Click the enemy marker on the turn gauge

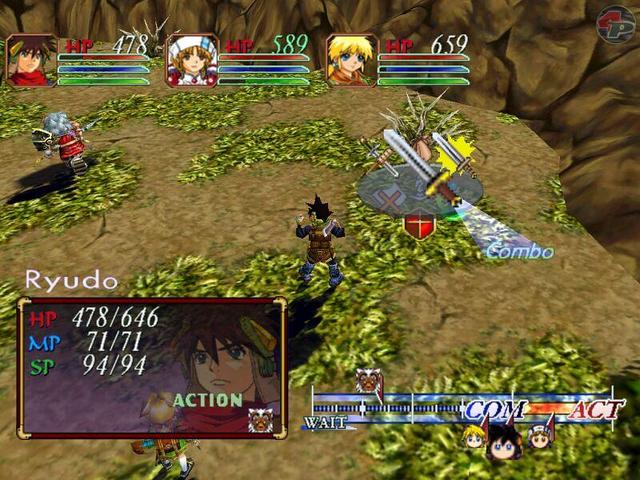click(368, 384)
